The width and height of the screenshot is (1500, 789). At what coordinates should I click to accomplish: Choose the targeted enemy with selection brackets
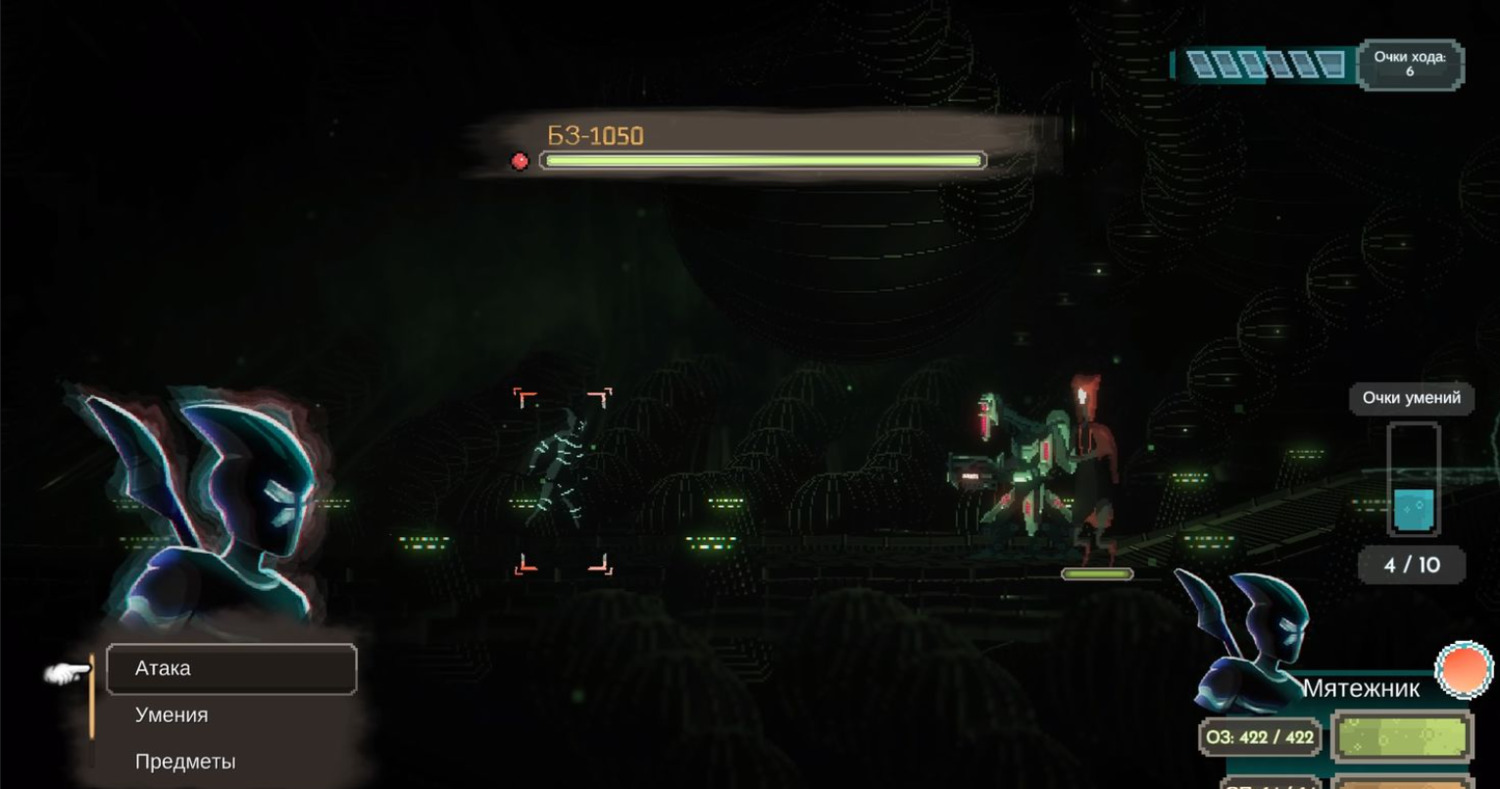pyautogui.click(x=562, y=480)
